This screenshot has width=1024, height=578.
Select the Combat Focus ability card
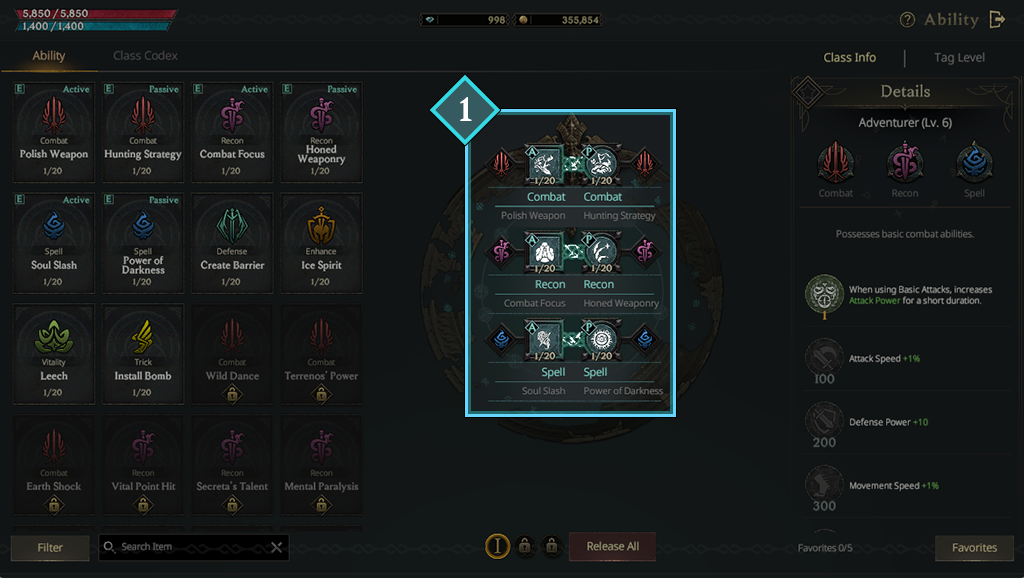232,132
